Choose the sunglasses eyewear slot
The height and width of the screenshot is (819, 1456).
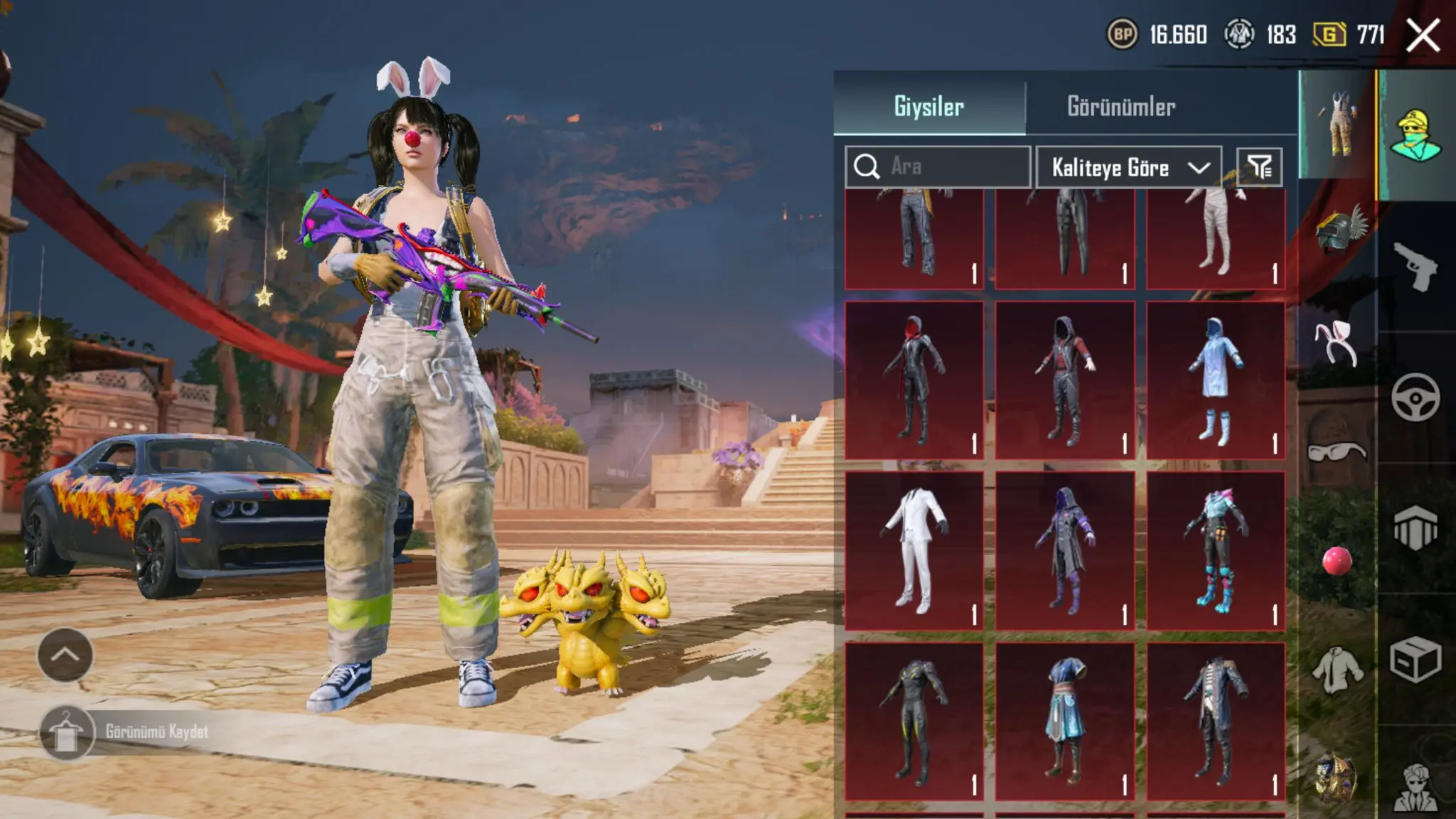pos(1337,452)
